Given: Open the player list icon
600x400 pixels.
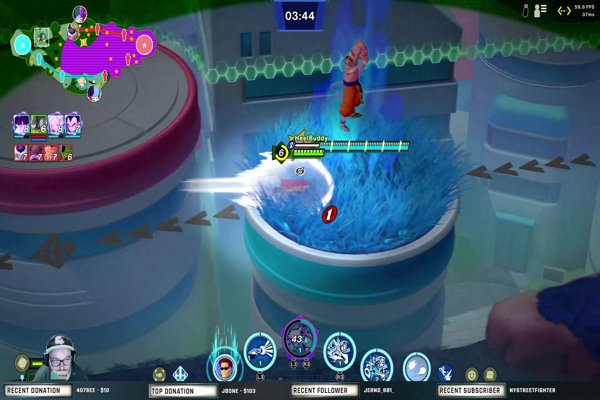Looking at the screenshot, I should (x=542, y=10).
